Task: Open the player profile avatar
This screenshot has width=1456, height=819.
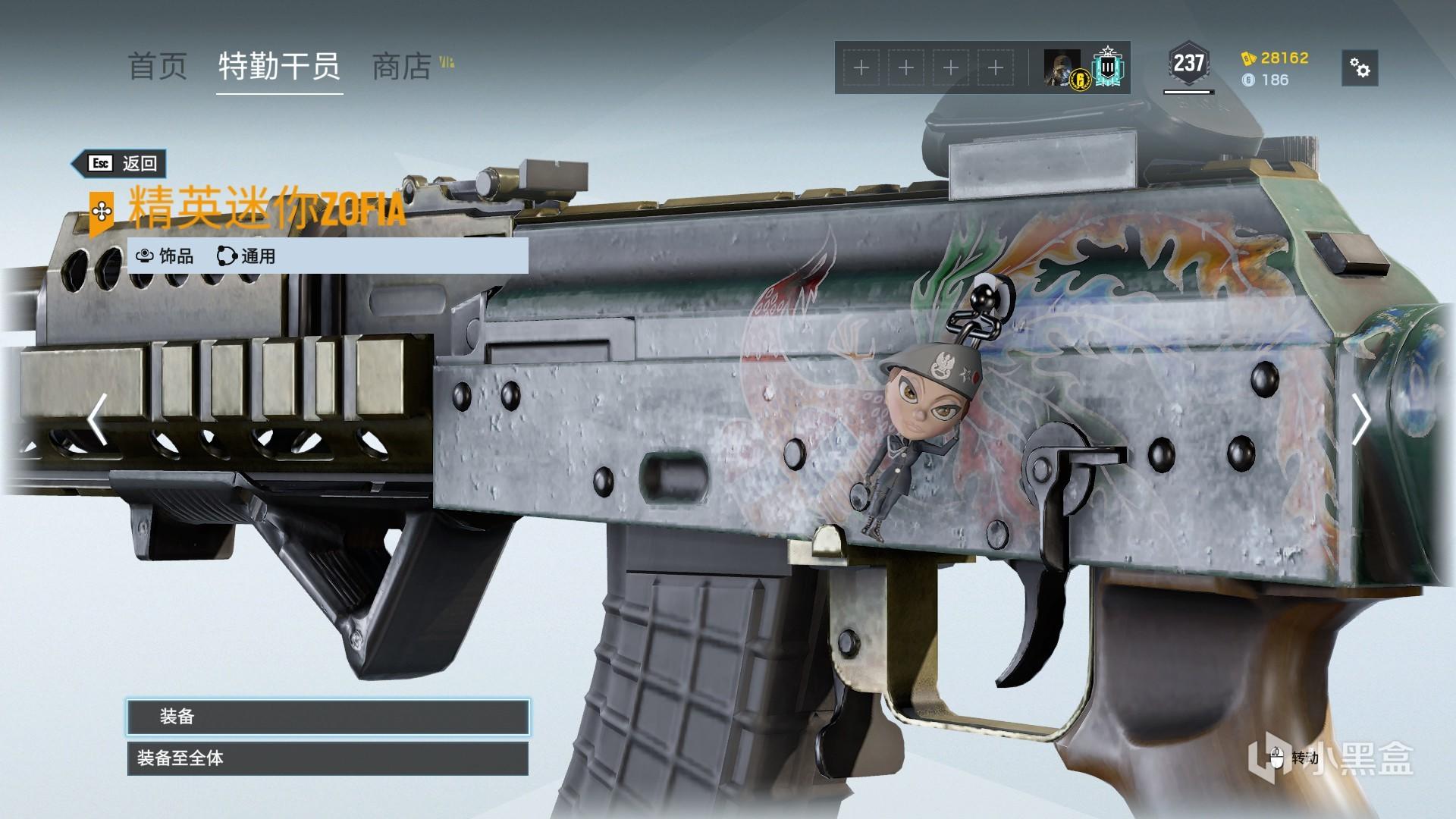Action: (x=1062, y=68)
